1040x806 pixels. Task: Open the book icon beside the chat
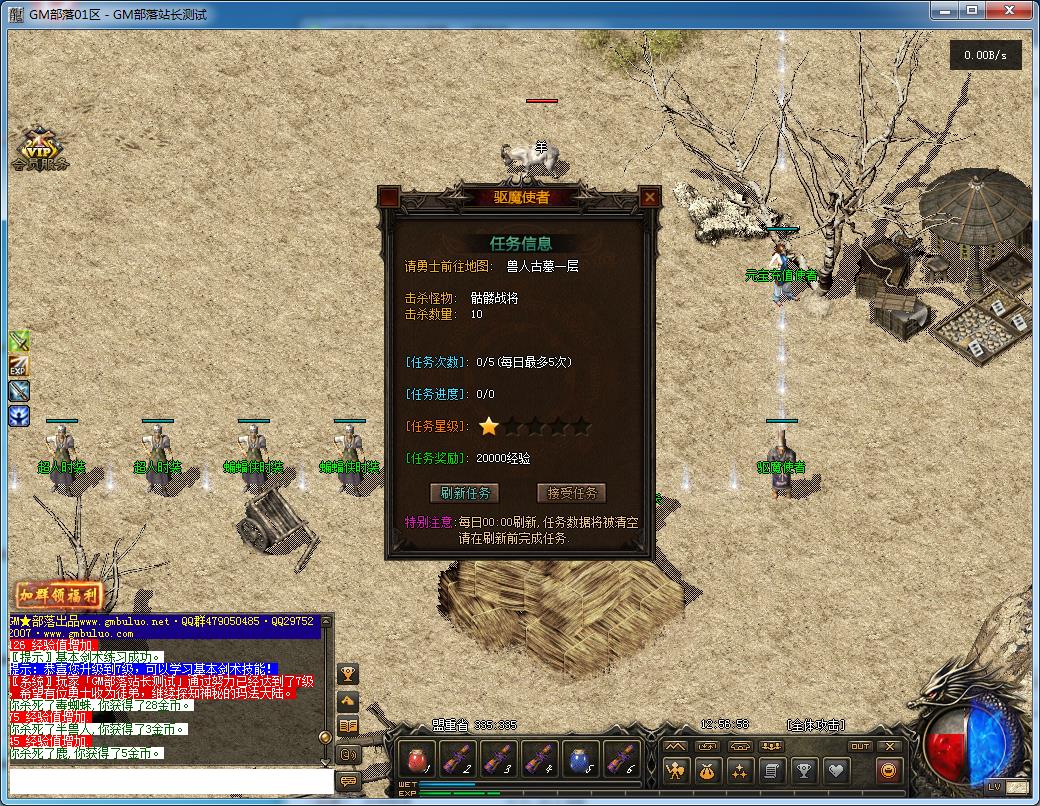pos(349,727)
